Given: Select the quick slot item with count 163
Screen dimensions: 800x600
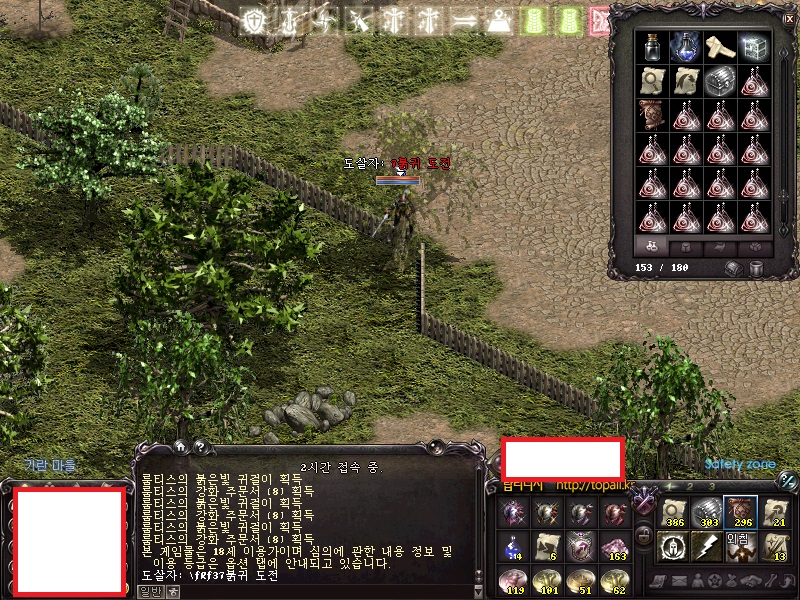Looking at the screenshot, I should [612, 546].
